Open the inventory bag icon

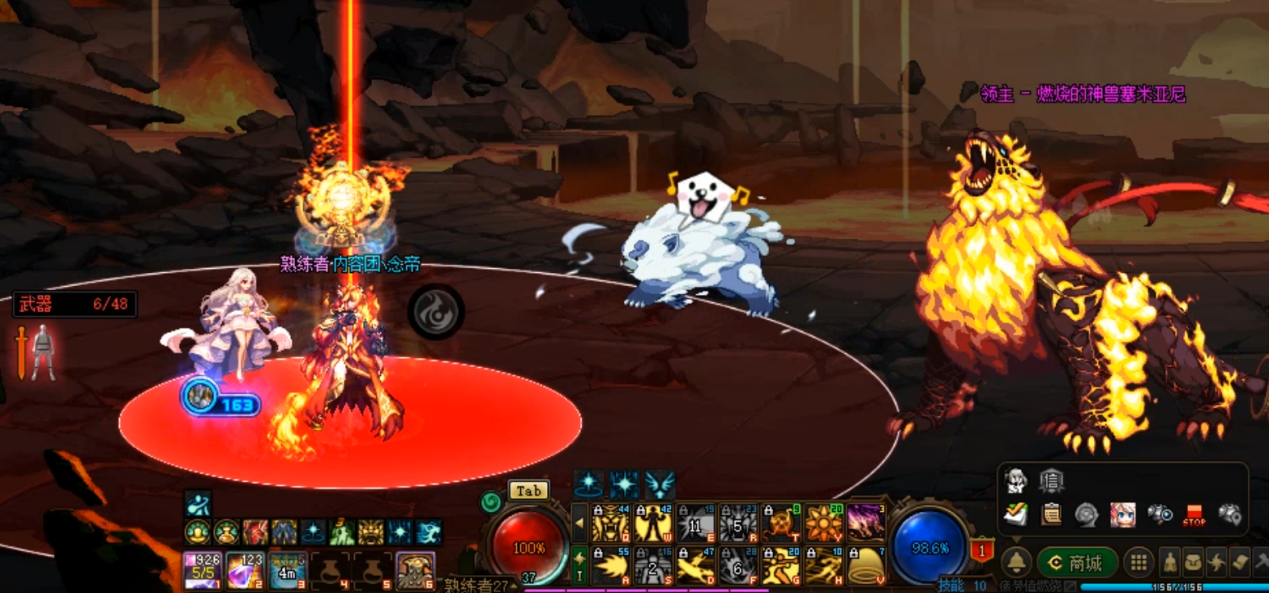(x=1193, y=562)
